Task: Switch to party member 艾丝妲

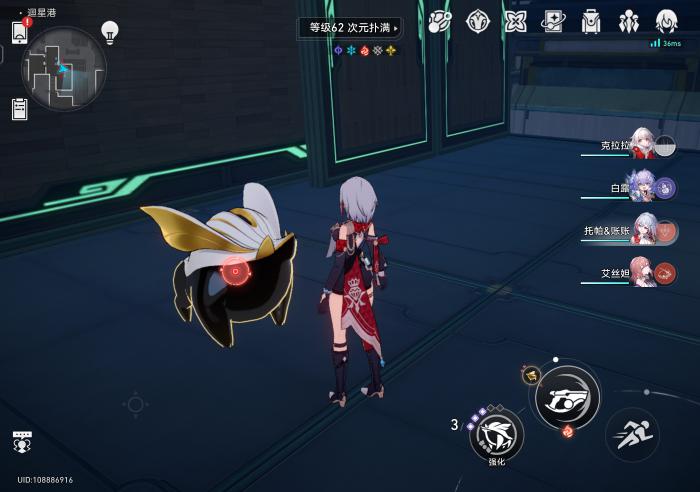Action: (641, 272)
